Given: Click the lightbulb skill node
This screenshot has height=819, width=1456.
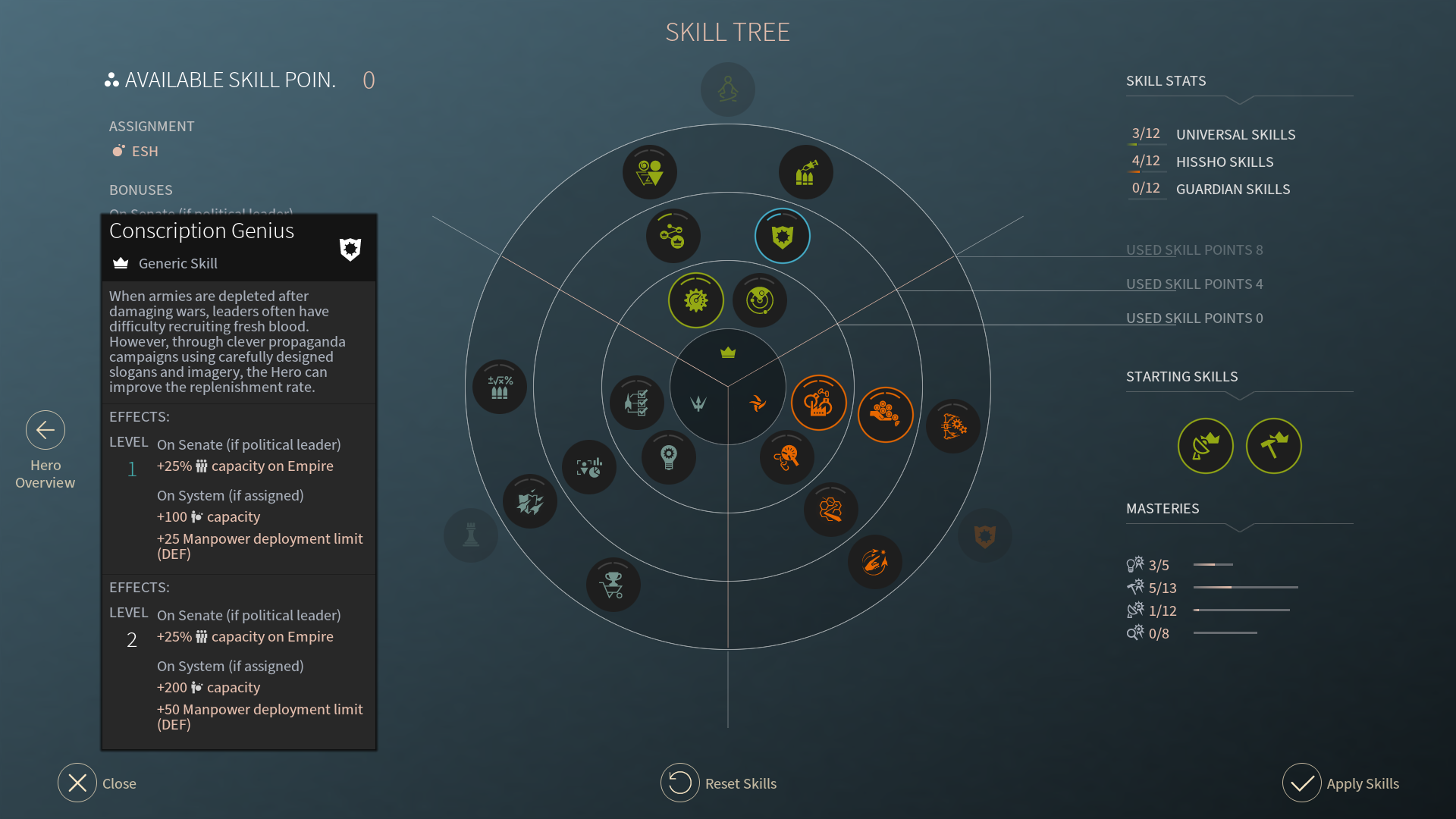Looking at the screenshot, I should pyautogui.click(x=668, y=457).
